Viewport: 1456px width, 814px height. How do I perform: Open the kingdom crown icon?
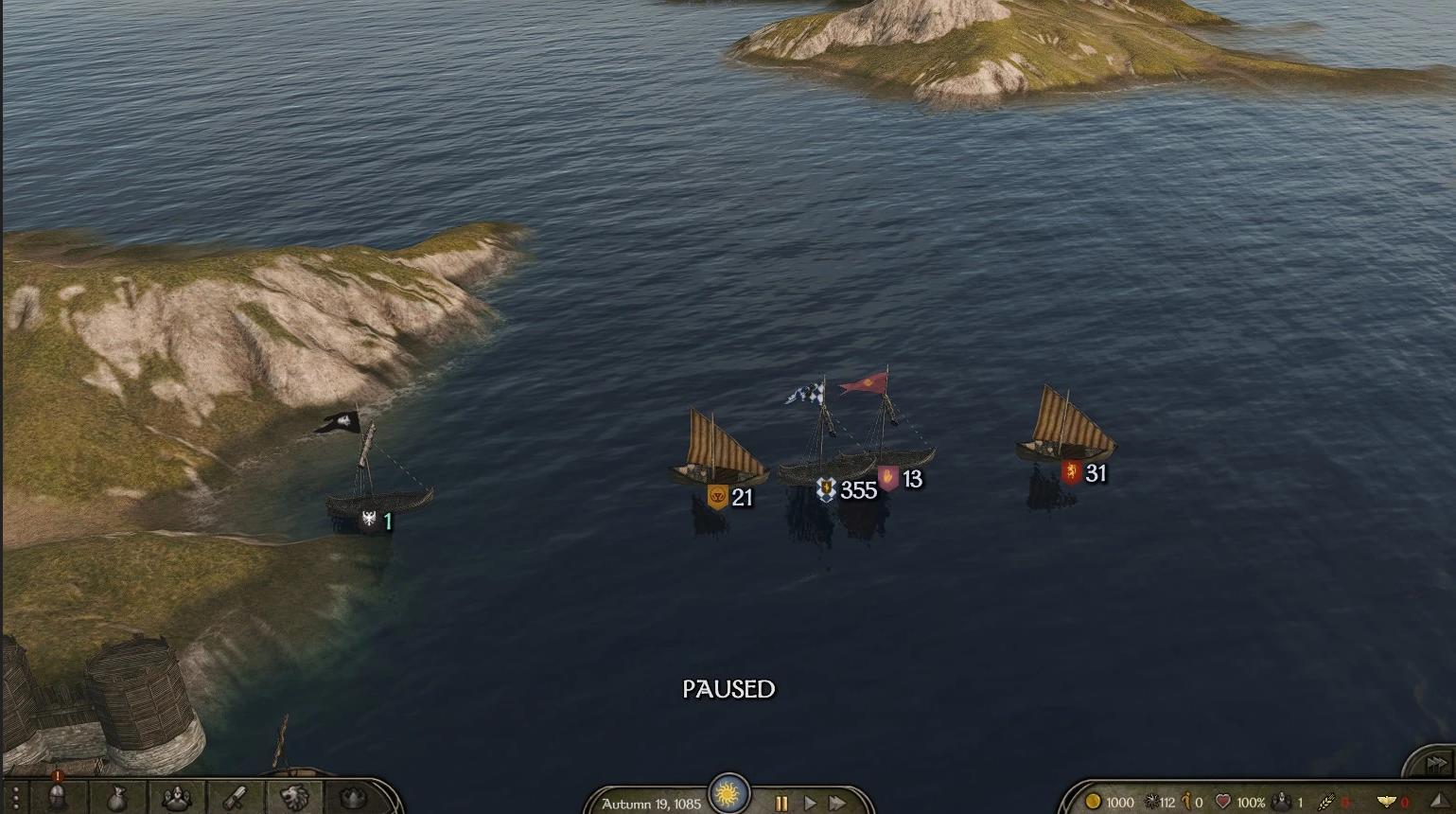pos(353,798)
